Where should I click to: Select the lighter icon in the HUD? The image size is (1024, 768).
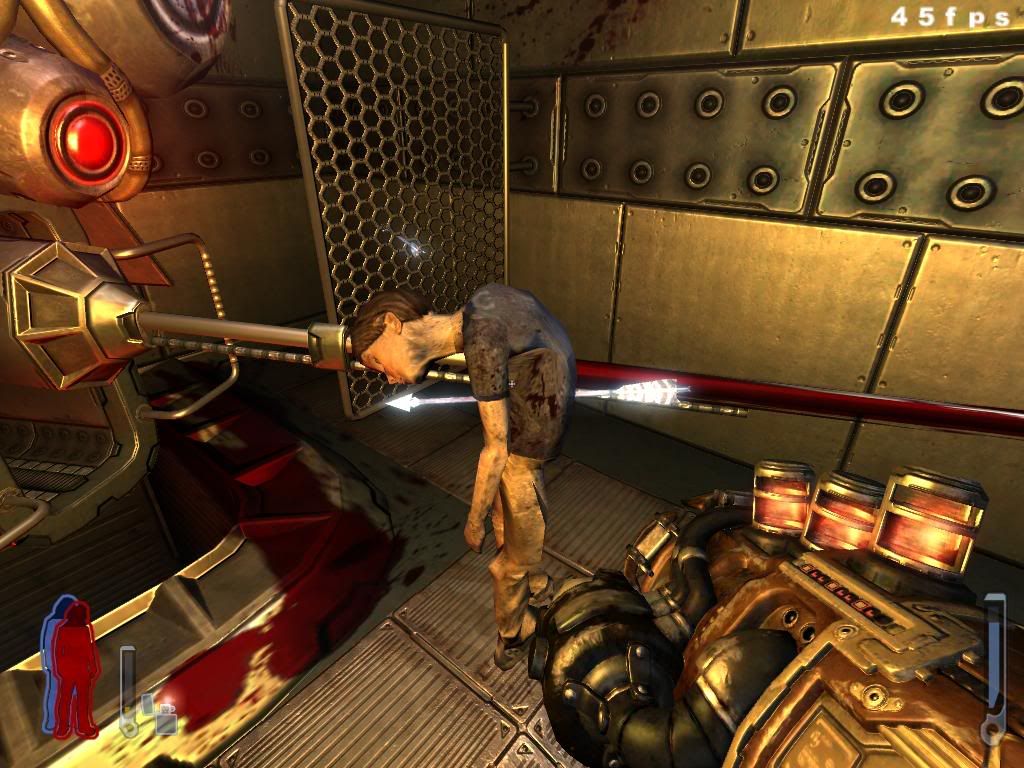point(159,714)
